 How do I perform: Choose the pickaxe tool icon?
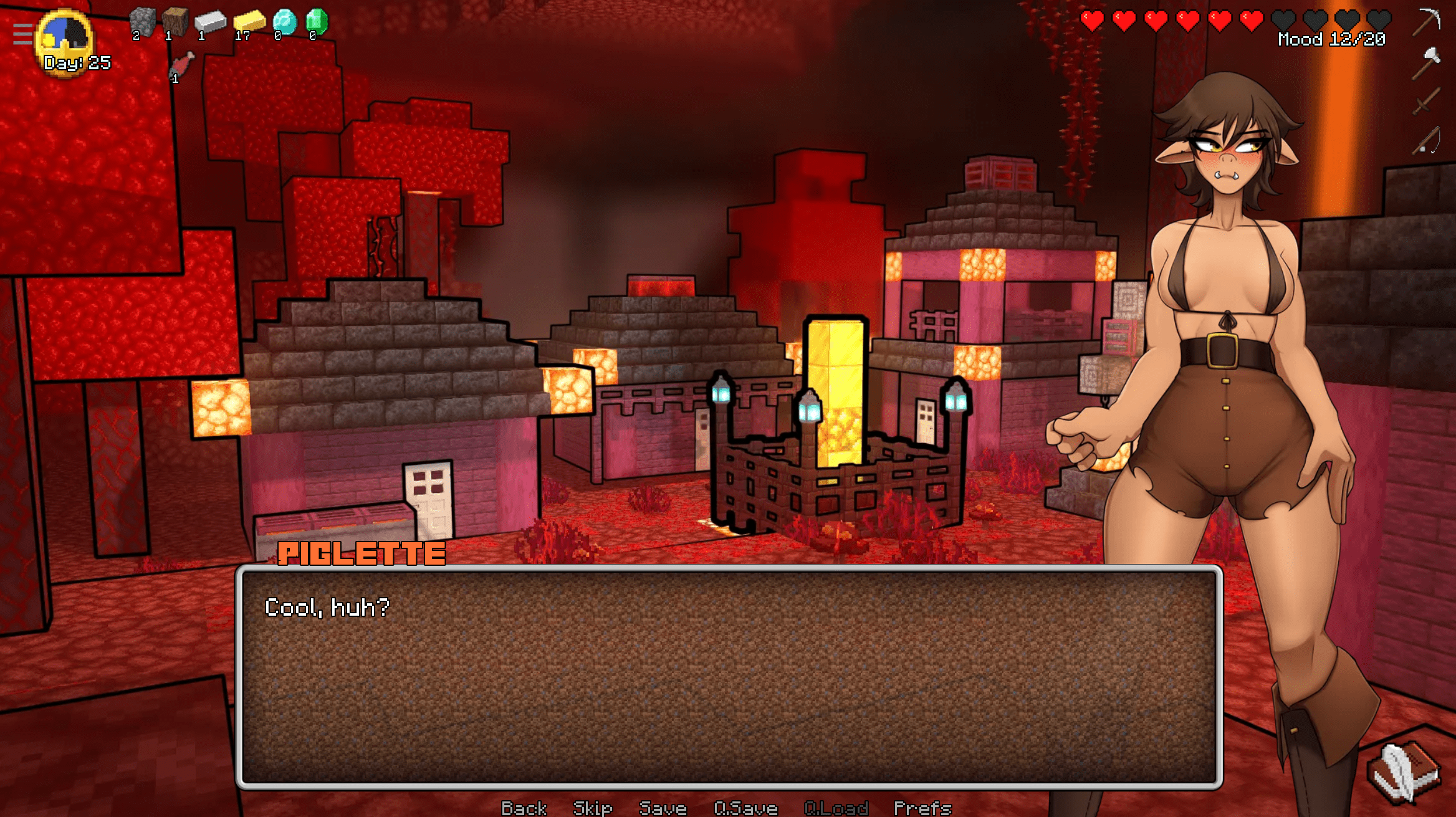(1426, 22)
